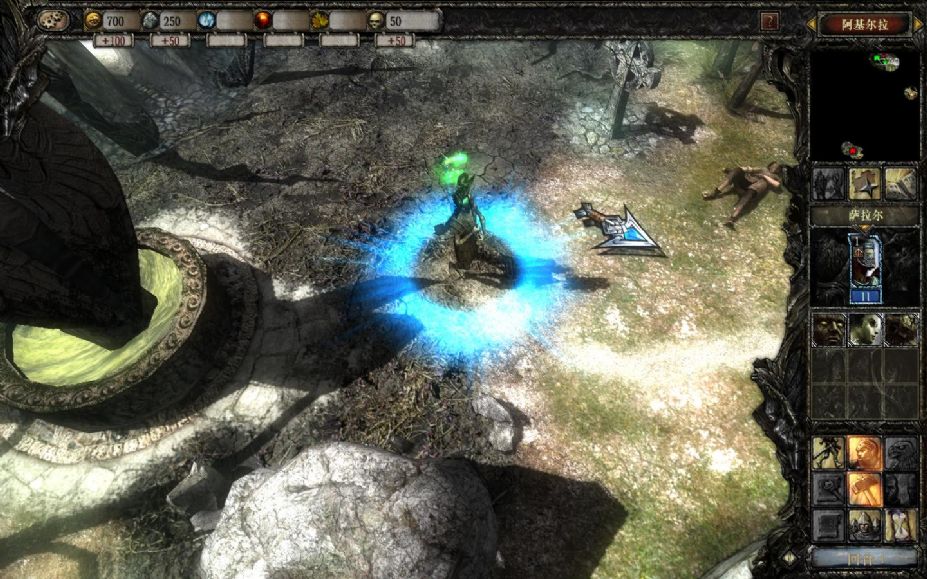
Task: Select the pale woman unit portrait
Action: tap(864, 330)
